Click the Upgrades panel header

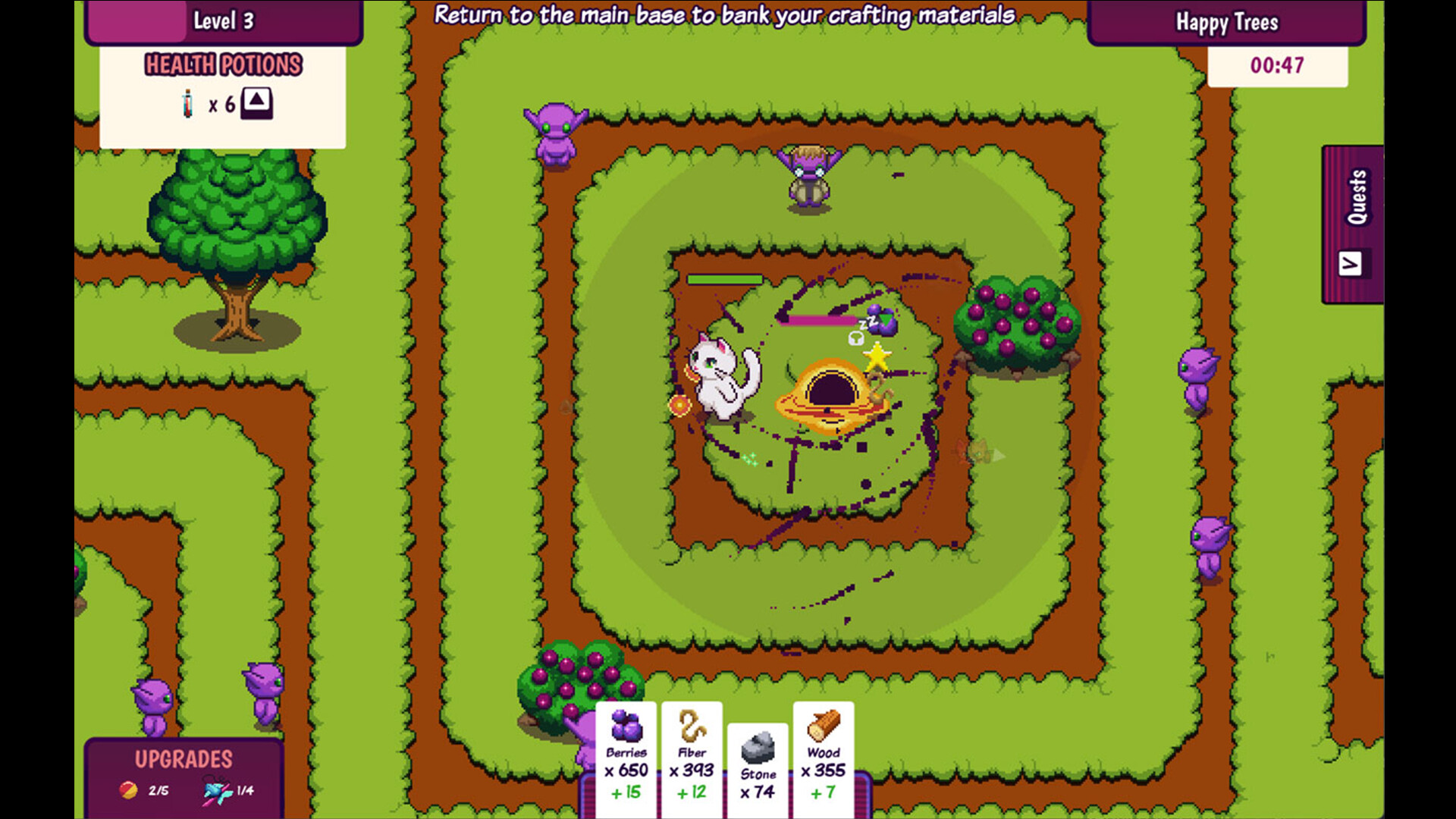click(184, 758)
